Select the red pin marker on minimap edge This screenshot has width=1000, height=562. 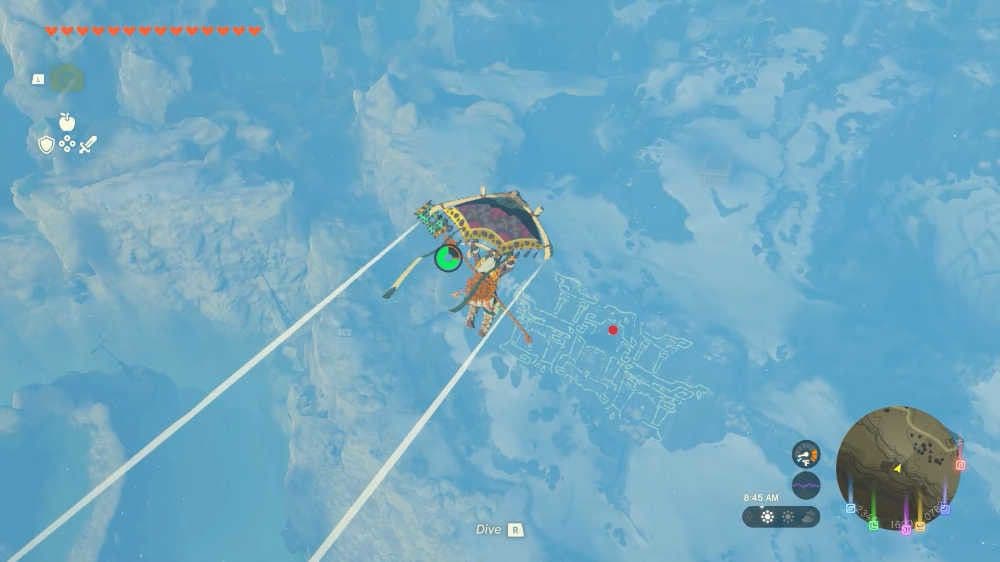coord(960,464)
